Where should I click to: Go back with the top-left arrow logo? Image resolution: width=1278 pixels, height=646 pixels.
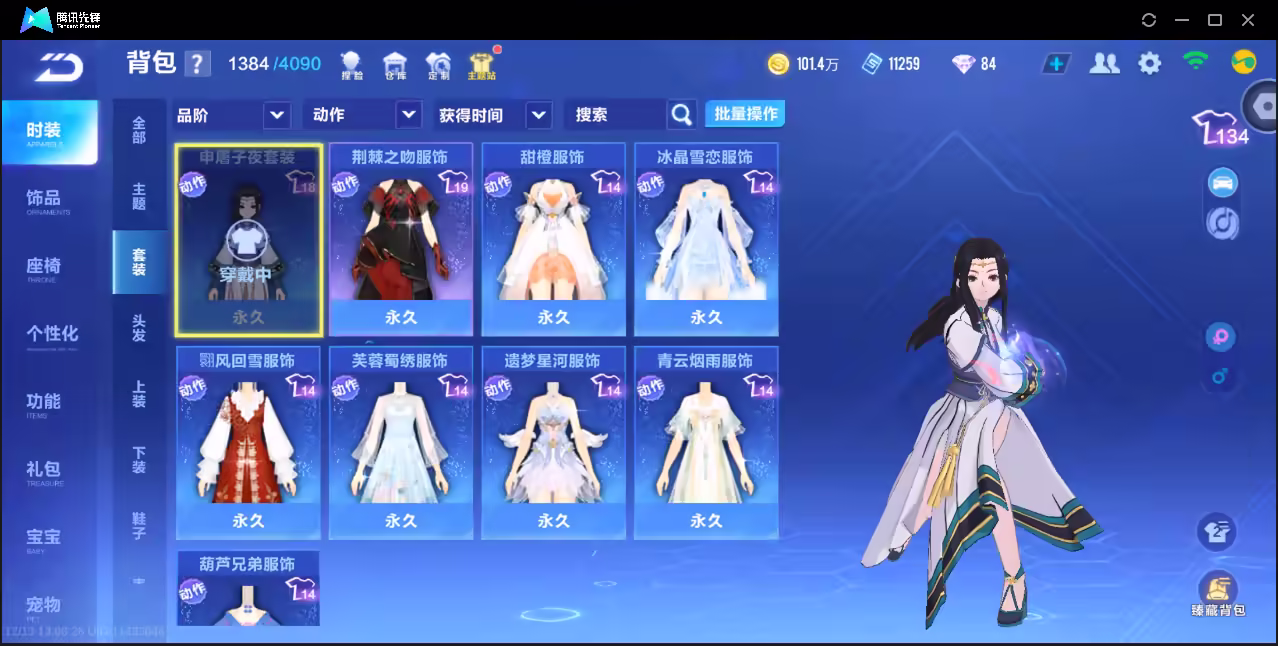(x=58, y=65)
